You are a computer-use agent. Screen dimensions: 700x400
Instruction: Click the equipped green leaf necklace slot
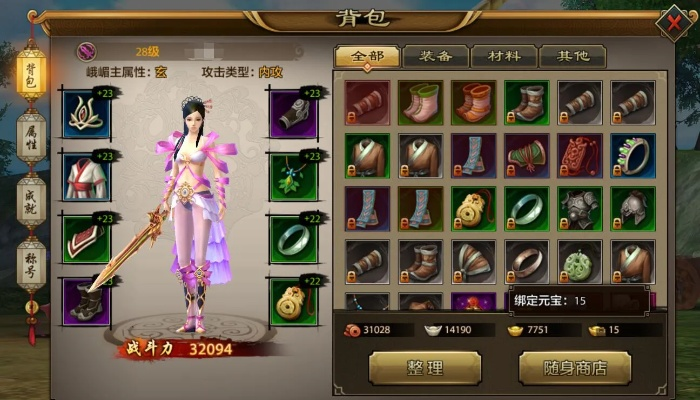click(294, 176)
